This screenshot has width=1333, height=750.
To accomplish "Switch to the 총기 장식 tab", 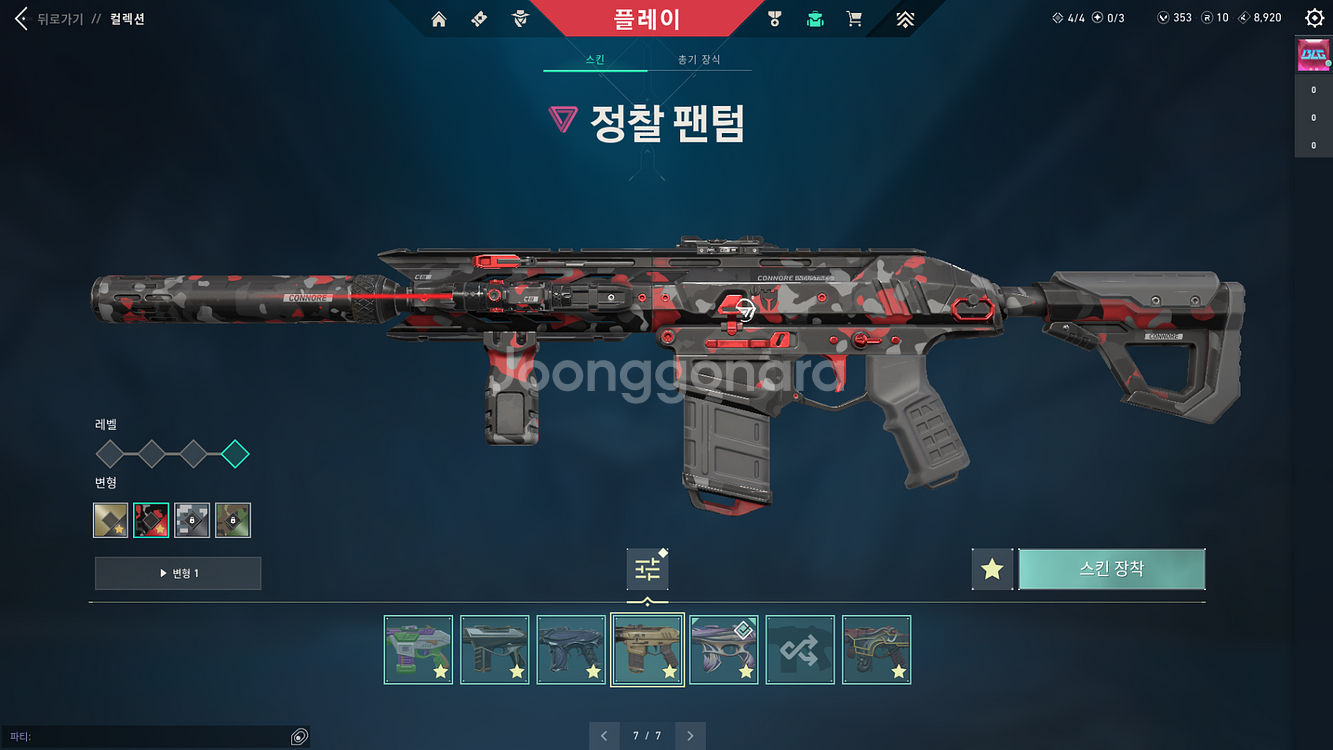I will click(700, 59).
